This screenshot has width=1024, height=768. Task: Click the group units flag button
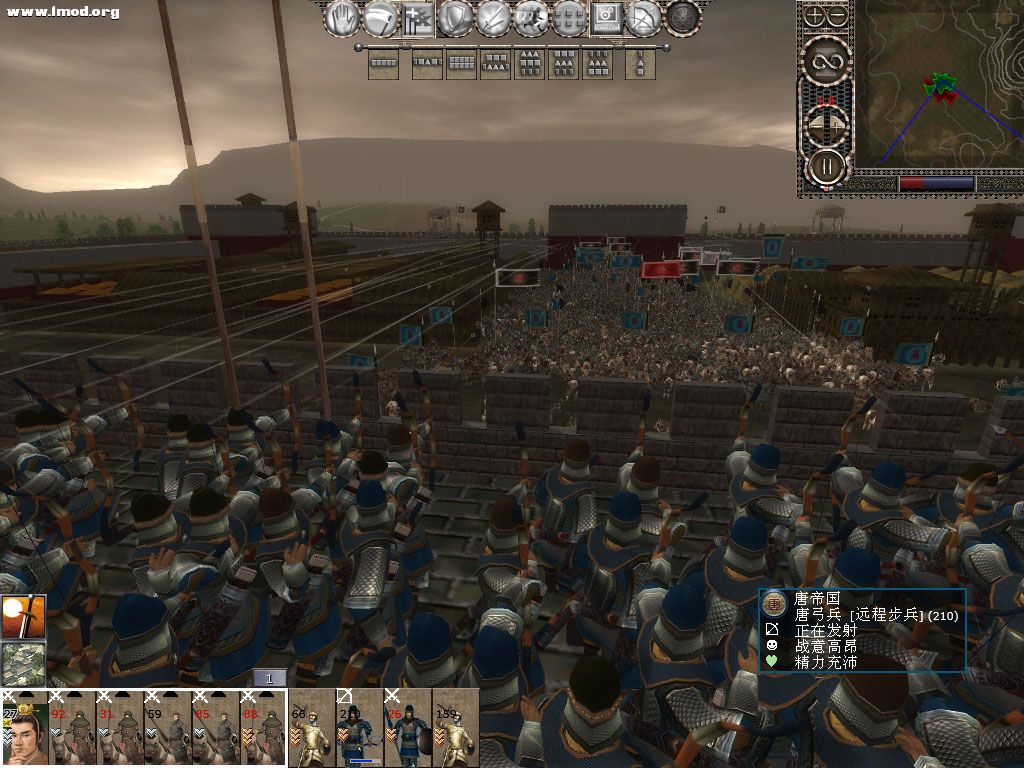(x=417, y=18)
